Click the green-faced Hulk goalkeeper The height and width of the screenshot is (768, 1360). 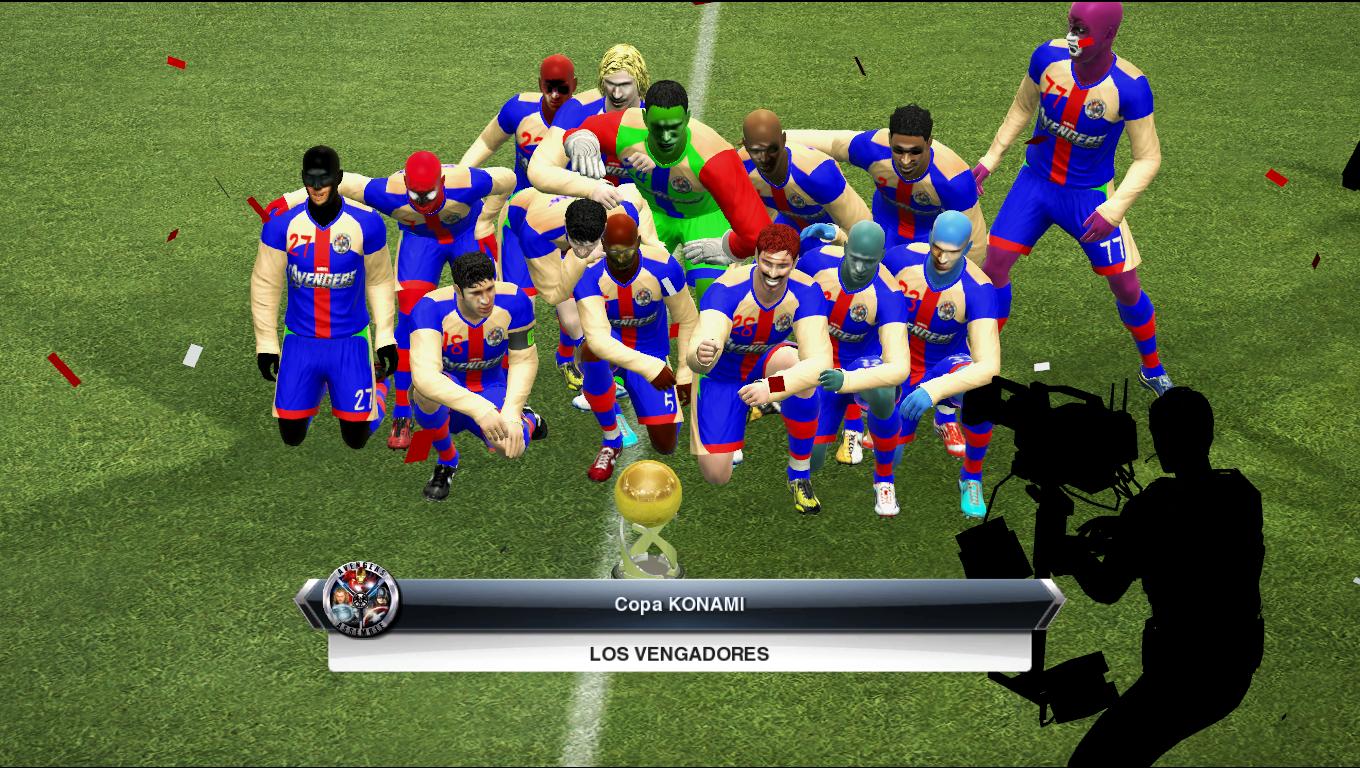665,130
